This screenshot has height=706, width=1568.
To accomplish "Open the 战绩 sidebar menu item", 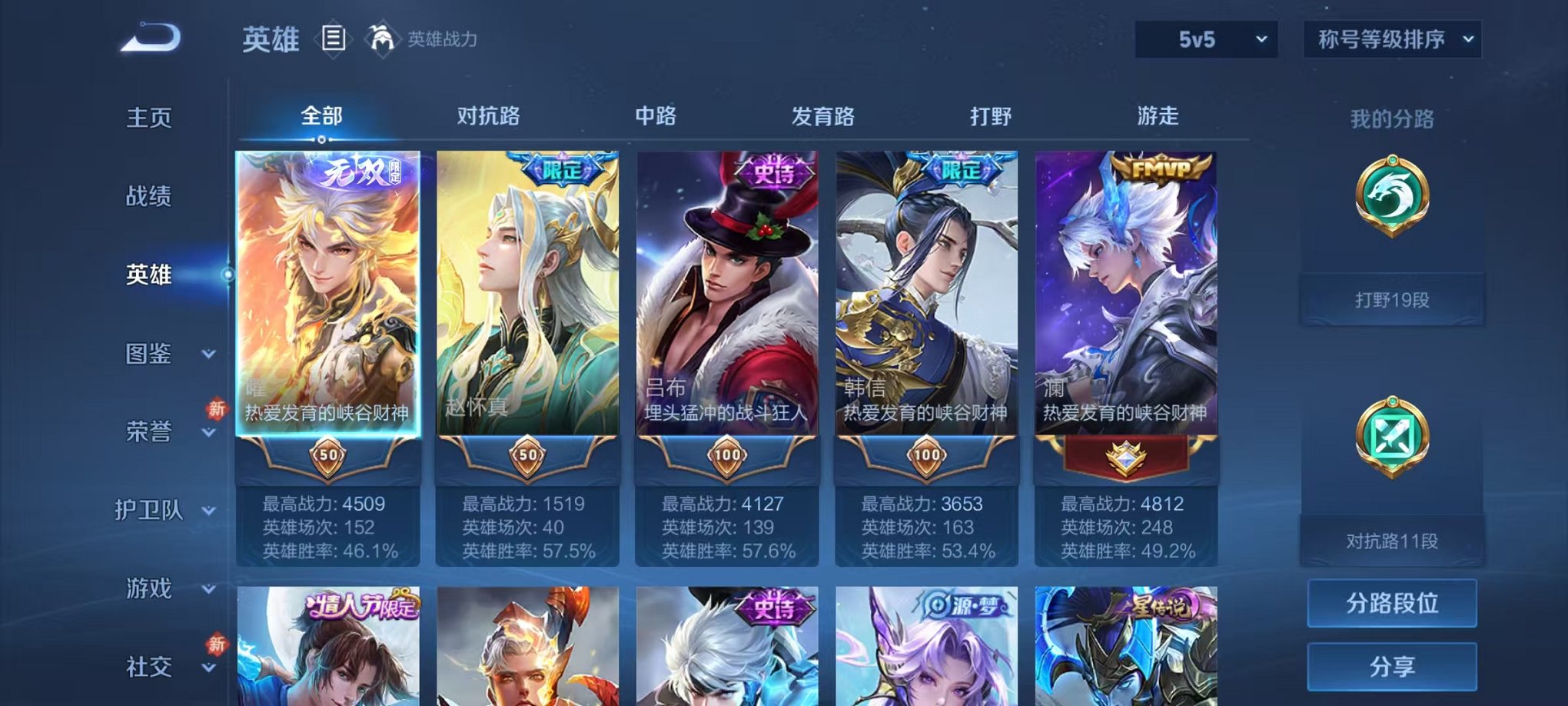I will [x=148, y=198].
